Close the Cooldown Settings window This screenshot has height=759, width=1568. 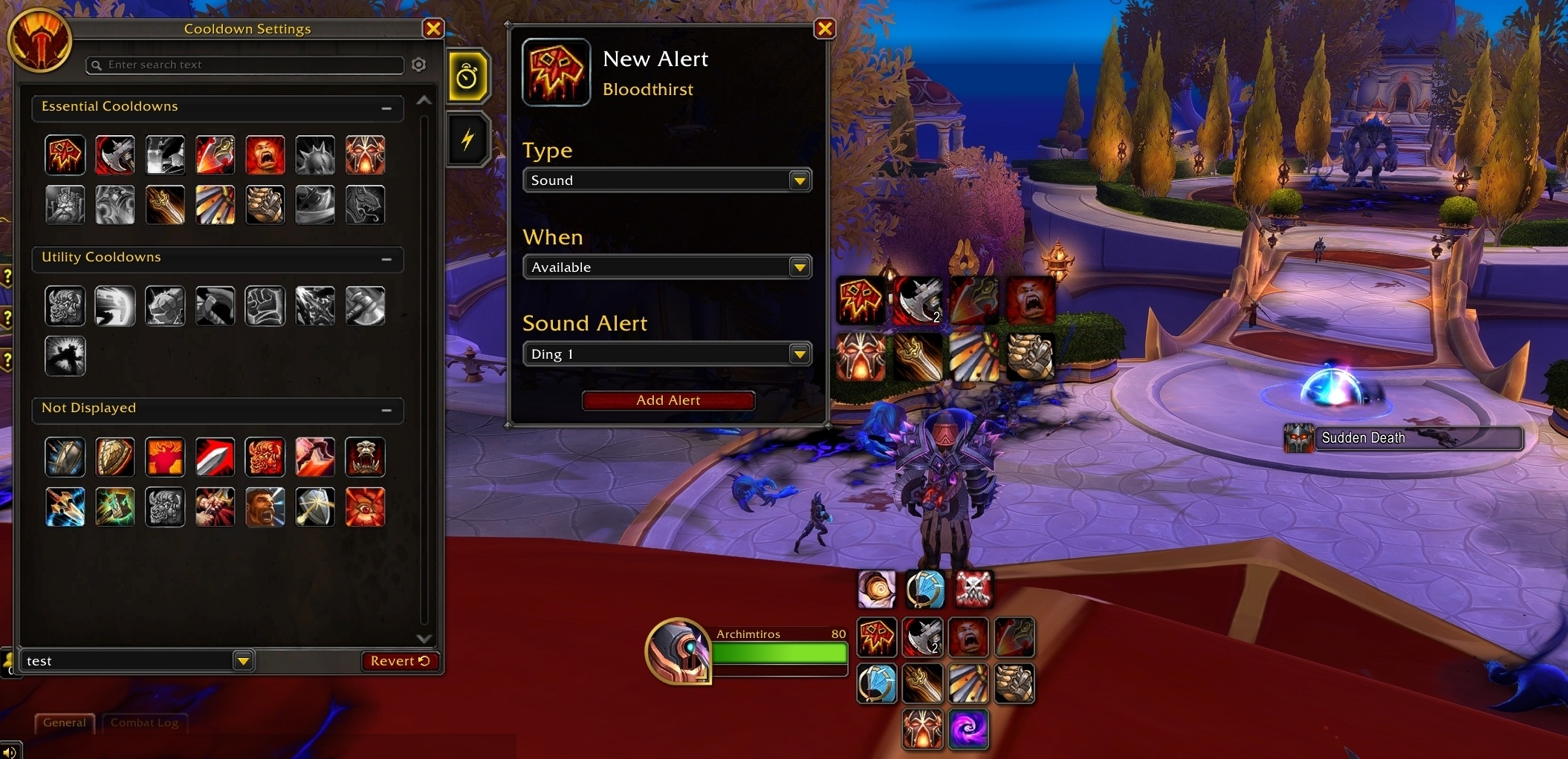[433, 29]
